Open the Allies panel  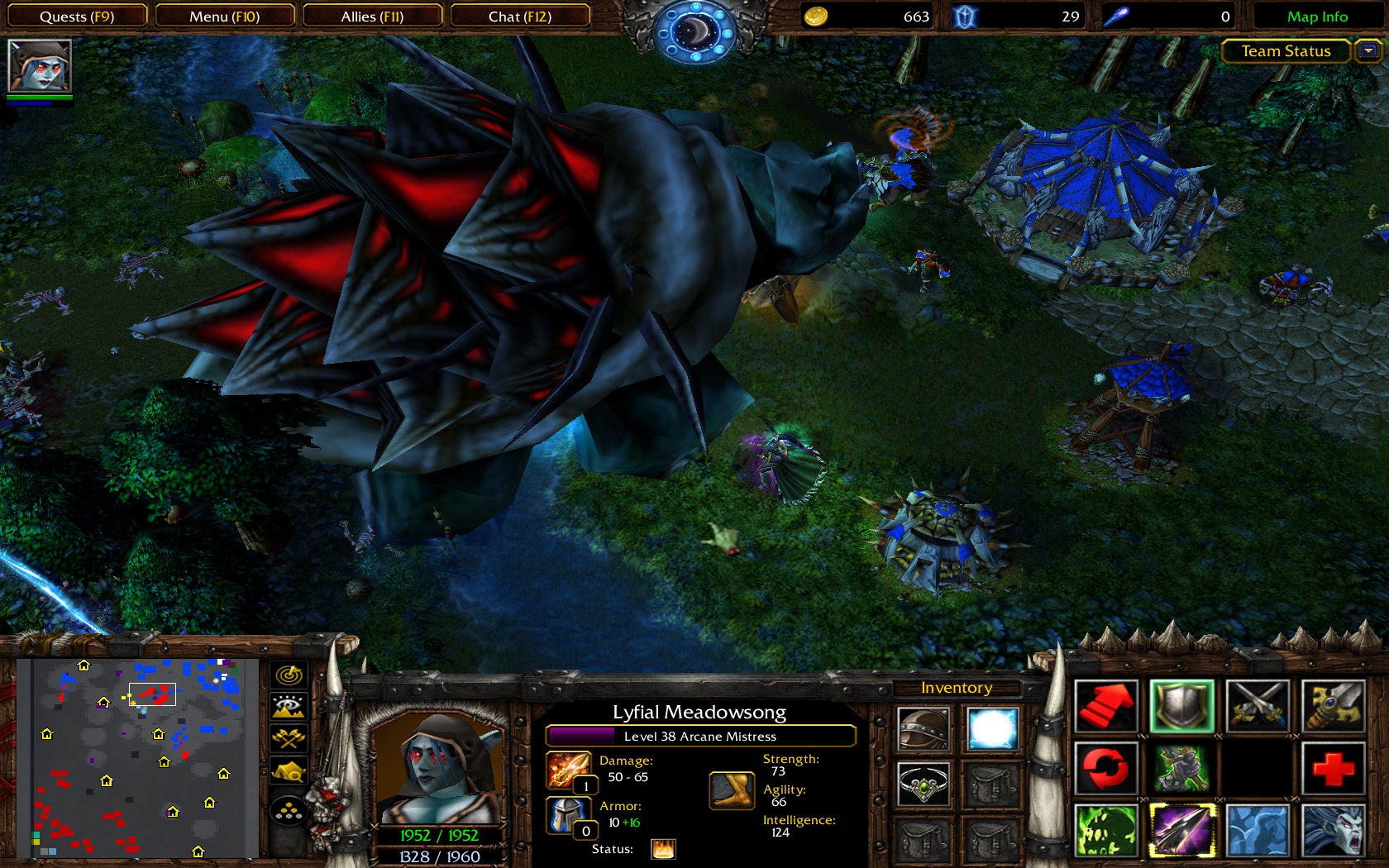372,17
